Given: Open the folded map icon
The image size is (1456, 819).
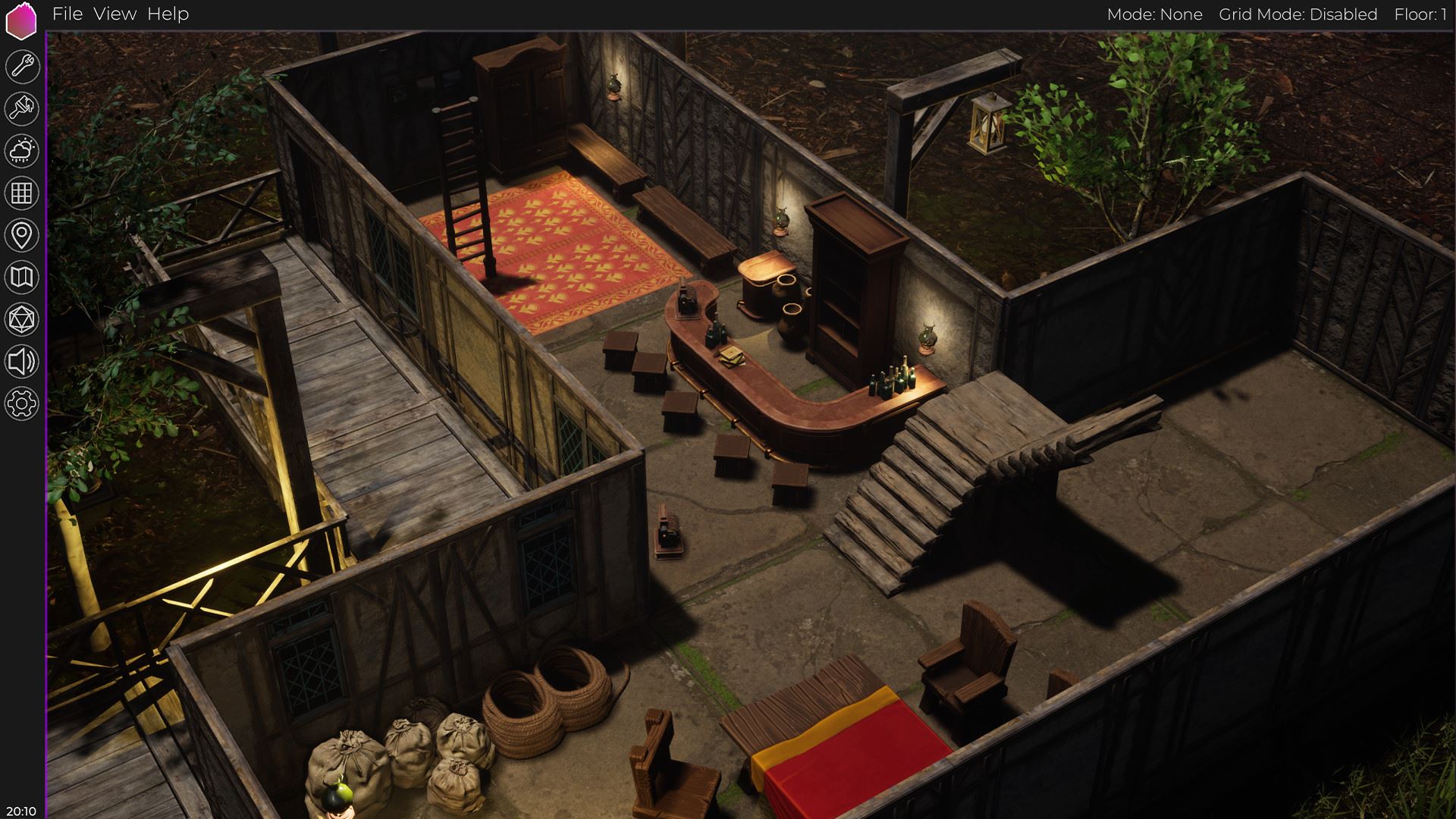Looking at the screenshot, I should [22, 278].
